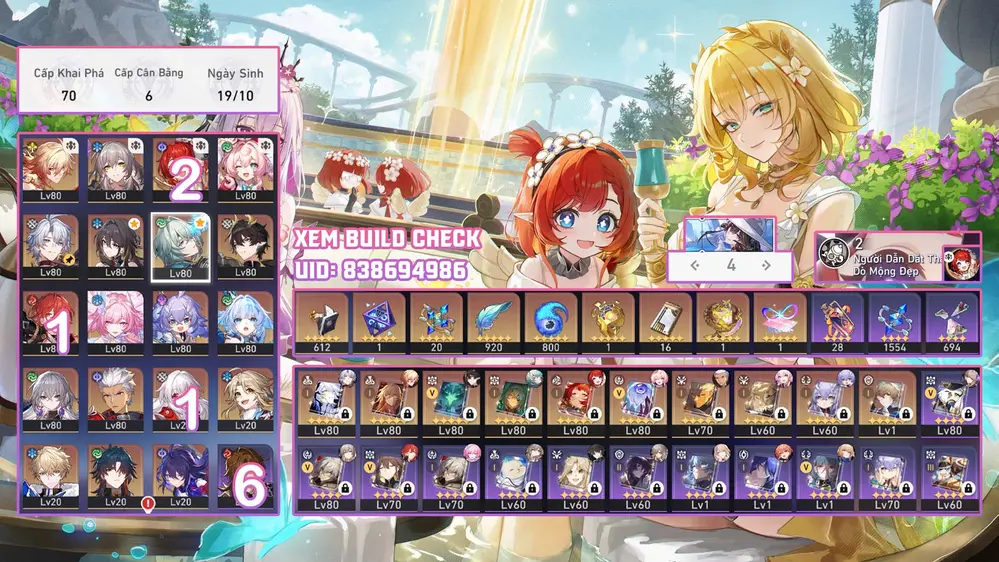
Task: Go to the next page with the right arrow
Action: (766, 266)
